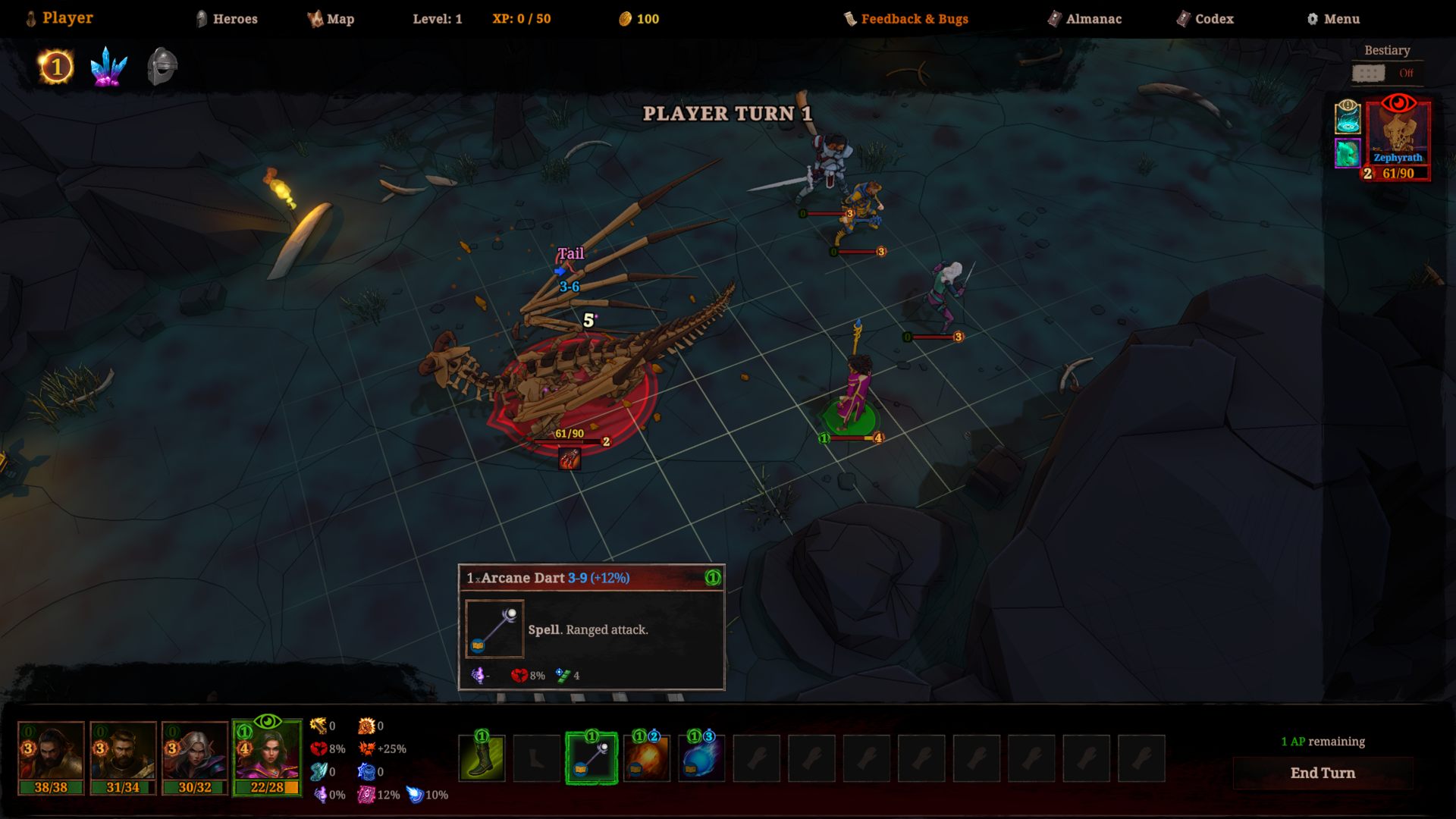1456x819 pixels.
Task: Open the Map screen
Action: point(331,19)
